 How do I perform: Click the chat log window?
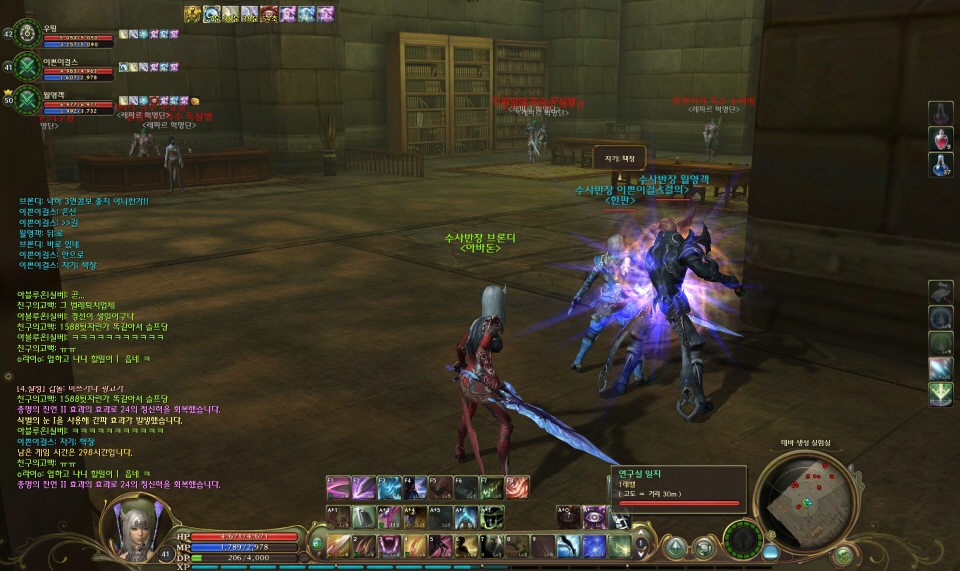pos(118,340)
